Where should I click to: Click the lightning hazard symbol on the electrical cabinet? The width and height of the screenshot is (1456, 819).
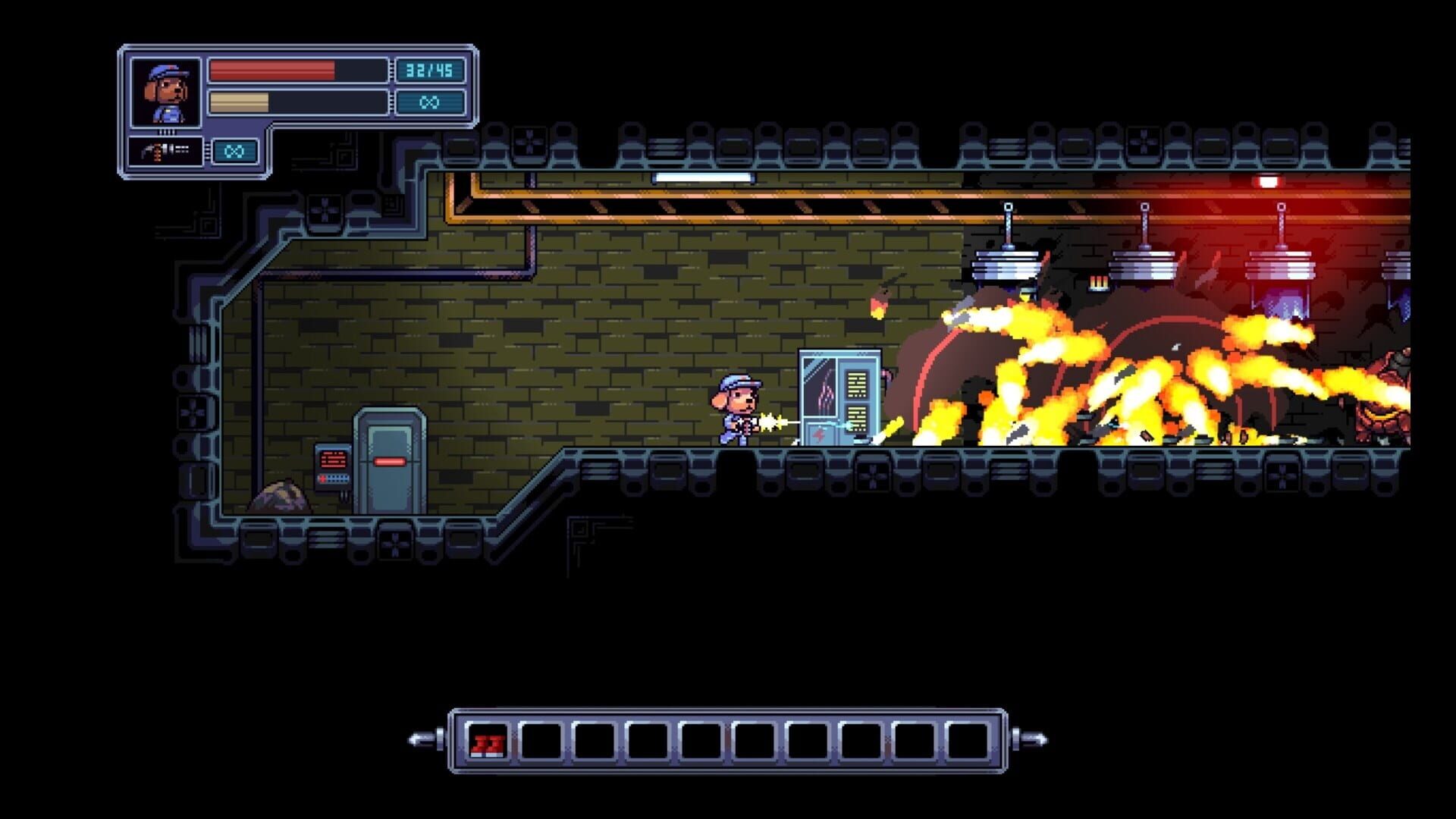point(818,436)
